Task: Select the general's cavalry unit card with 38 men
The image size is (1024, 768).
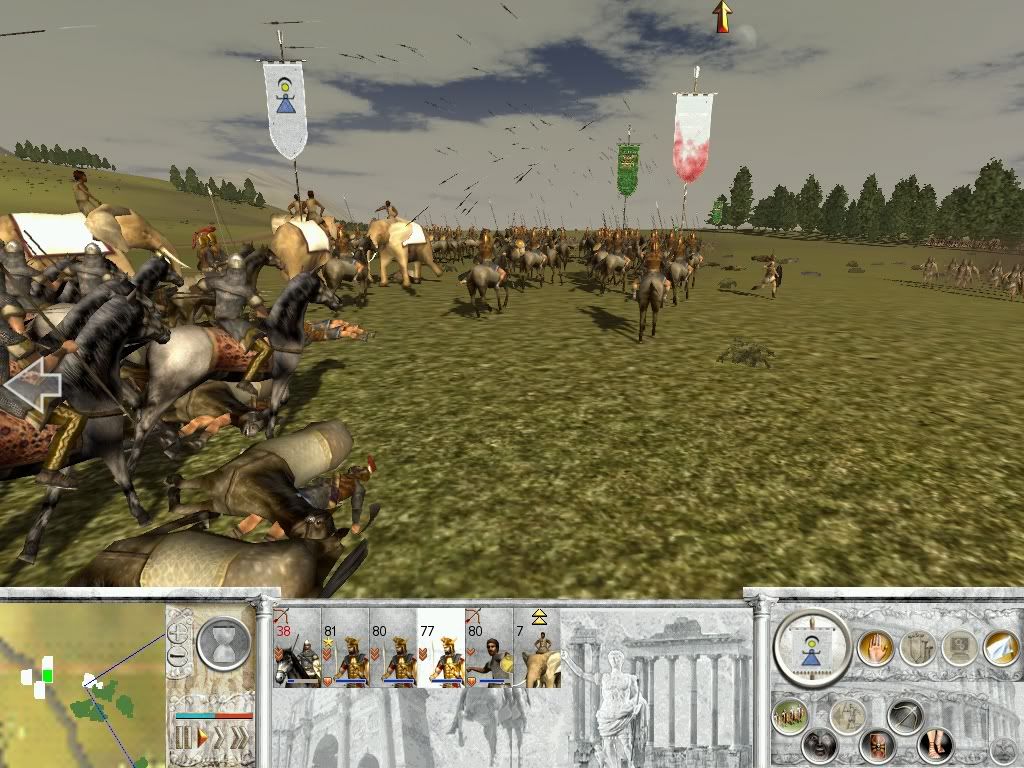Action: click(296, 648)
